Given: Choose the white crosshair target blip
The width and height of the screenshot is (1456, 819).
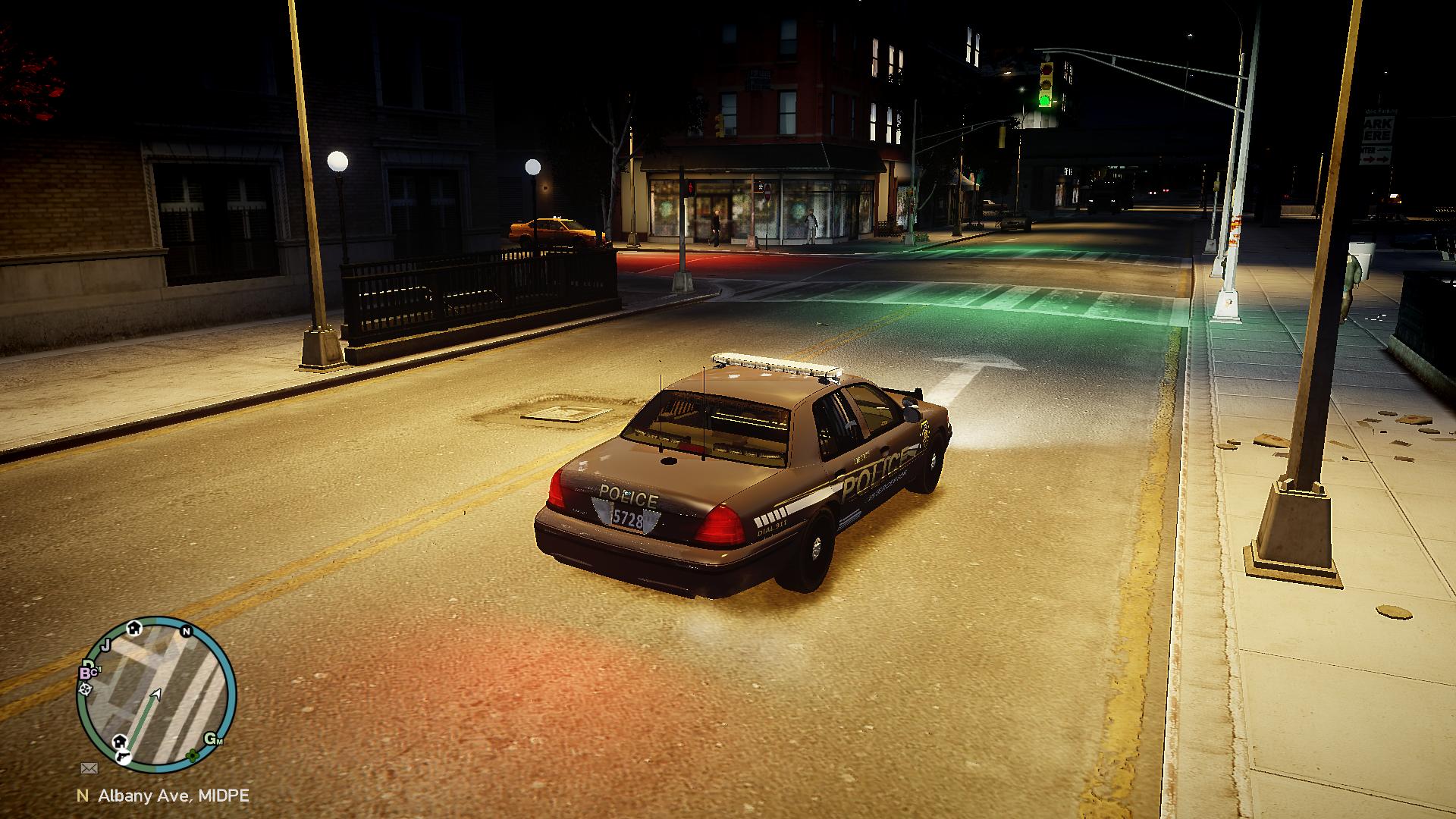Looking at the screenshot, I should click(85, 689).
